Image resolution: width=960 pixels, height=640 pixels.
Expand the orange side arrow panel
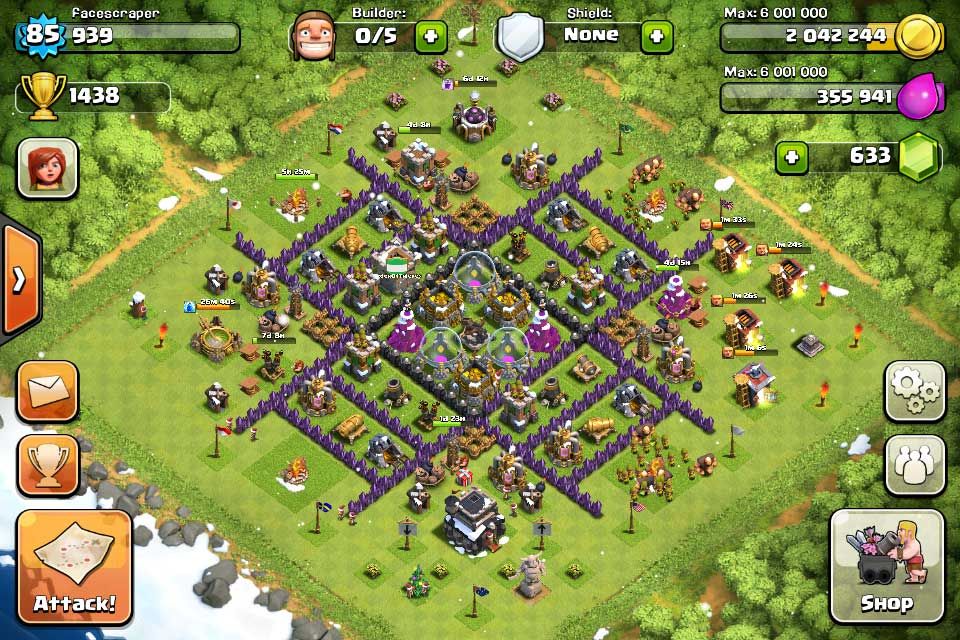[18, 281]
